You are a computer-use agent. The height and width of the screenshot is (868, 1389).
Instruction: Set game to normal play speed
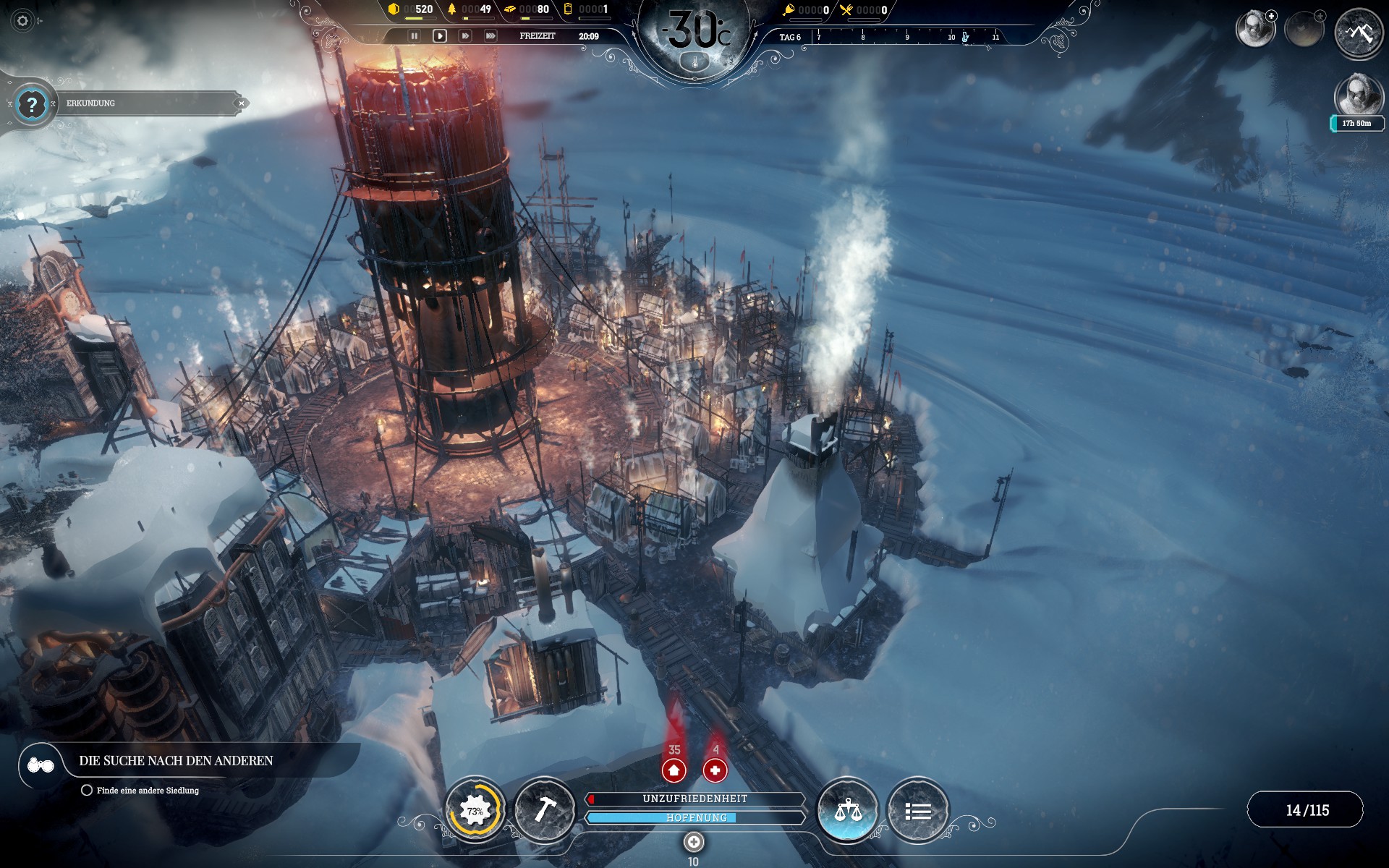(439, 35)
